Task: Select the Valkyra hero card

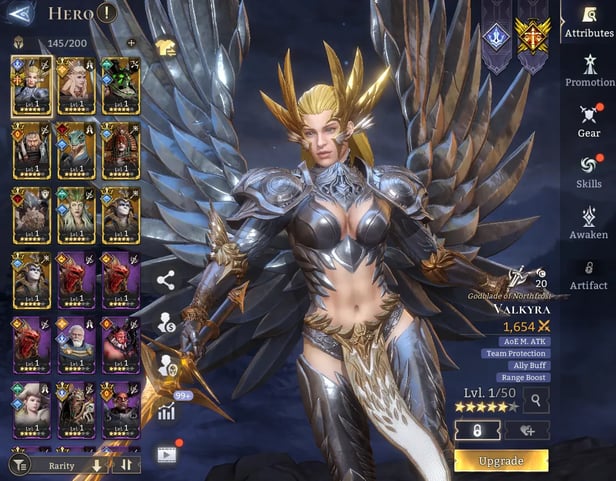Action: coord(31,84)
